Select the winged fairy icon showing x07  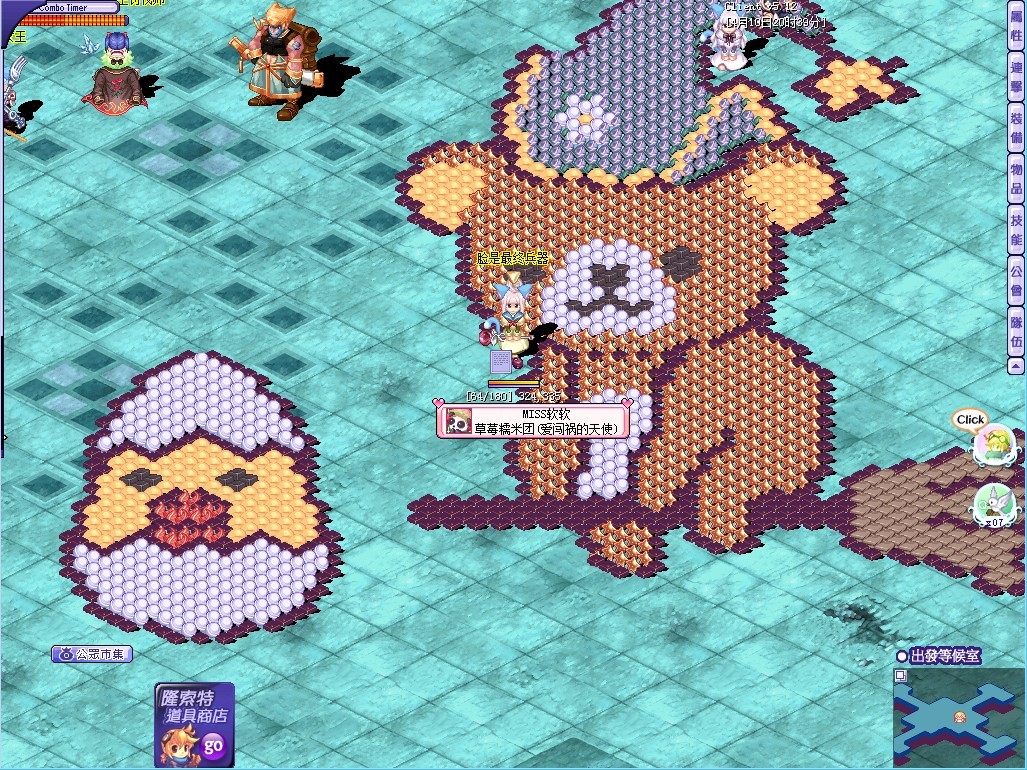click(993, 504)
